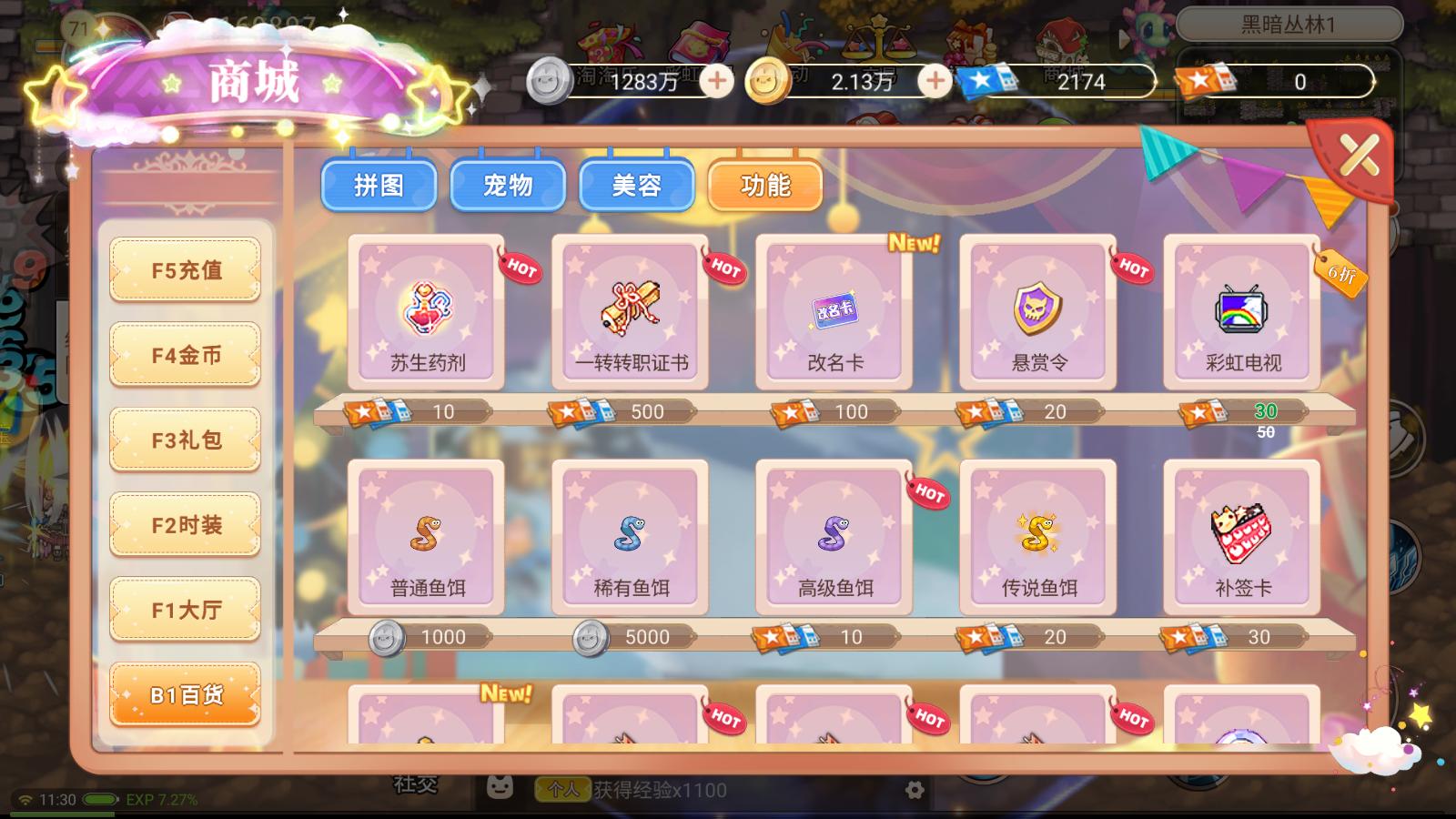Open the F2时装 fashion shop section
Image resolution: width=1456 pixels, height=819 pixels.
[x=185, y=523]
